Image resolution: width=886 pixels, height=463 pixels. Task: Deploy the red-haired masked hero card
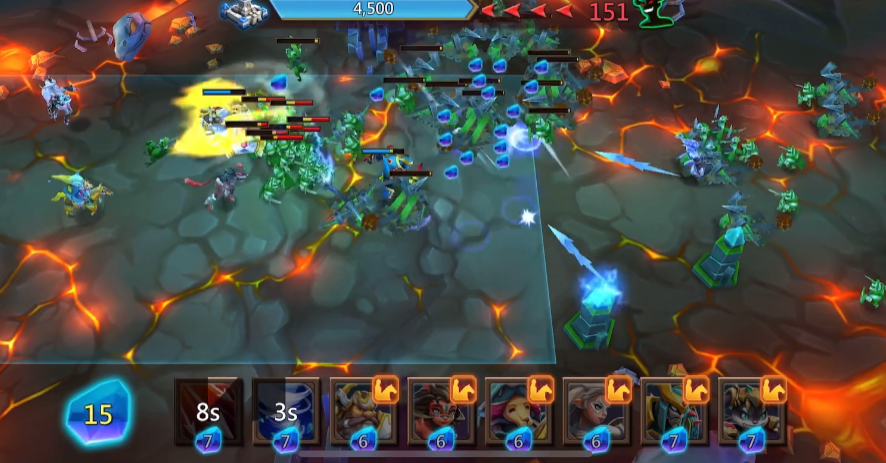click(x=441, y=411)
